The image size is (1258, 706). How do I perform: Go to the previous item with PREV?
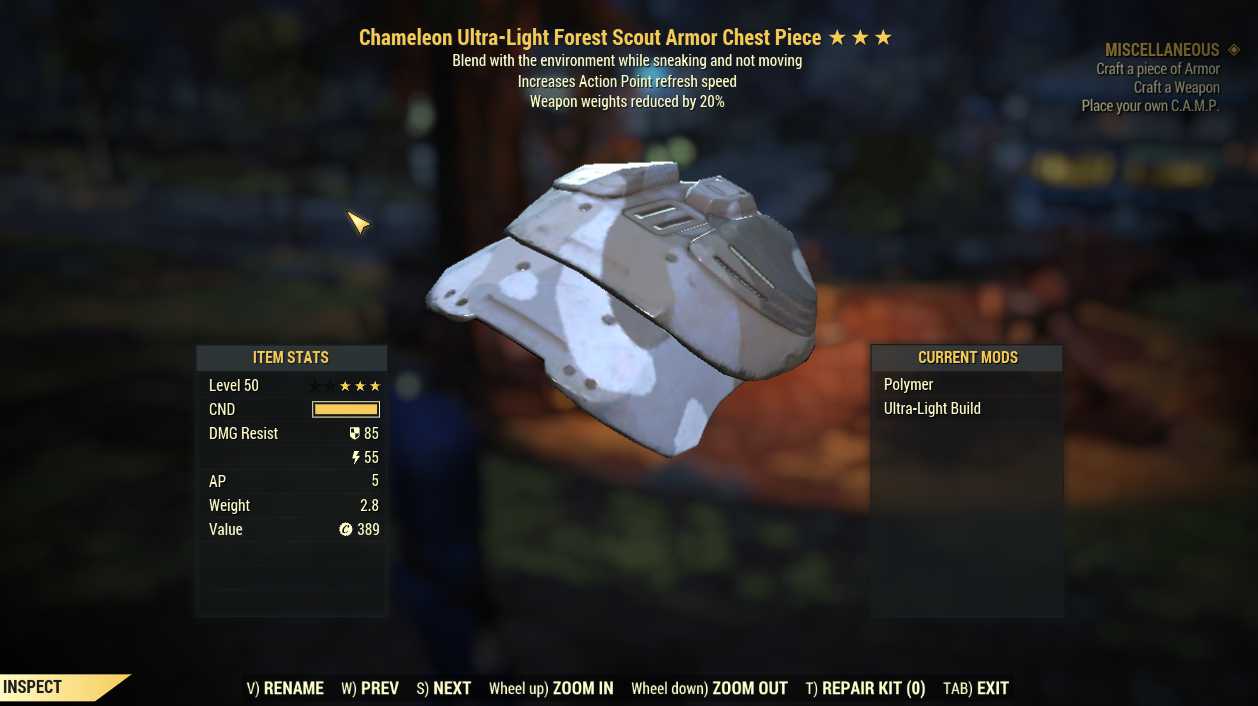[370, 688]
